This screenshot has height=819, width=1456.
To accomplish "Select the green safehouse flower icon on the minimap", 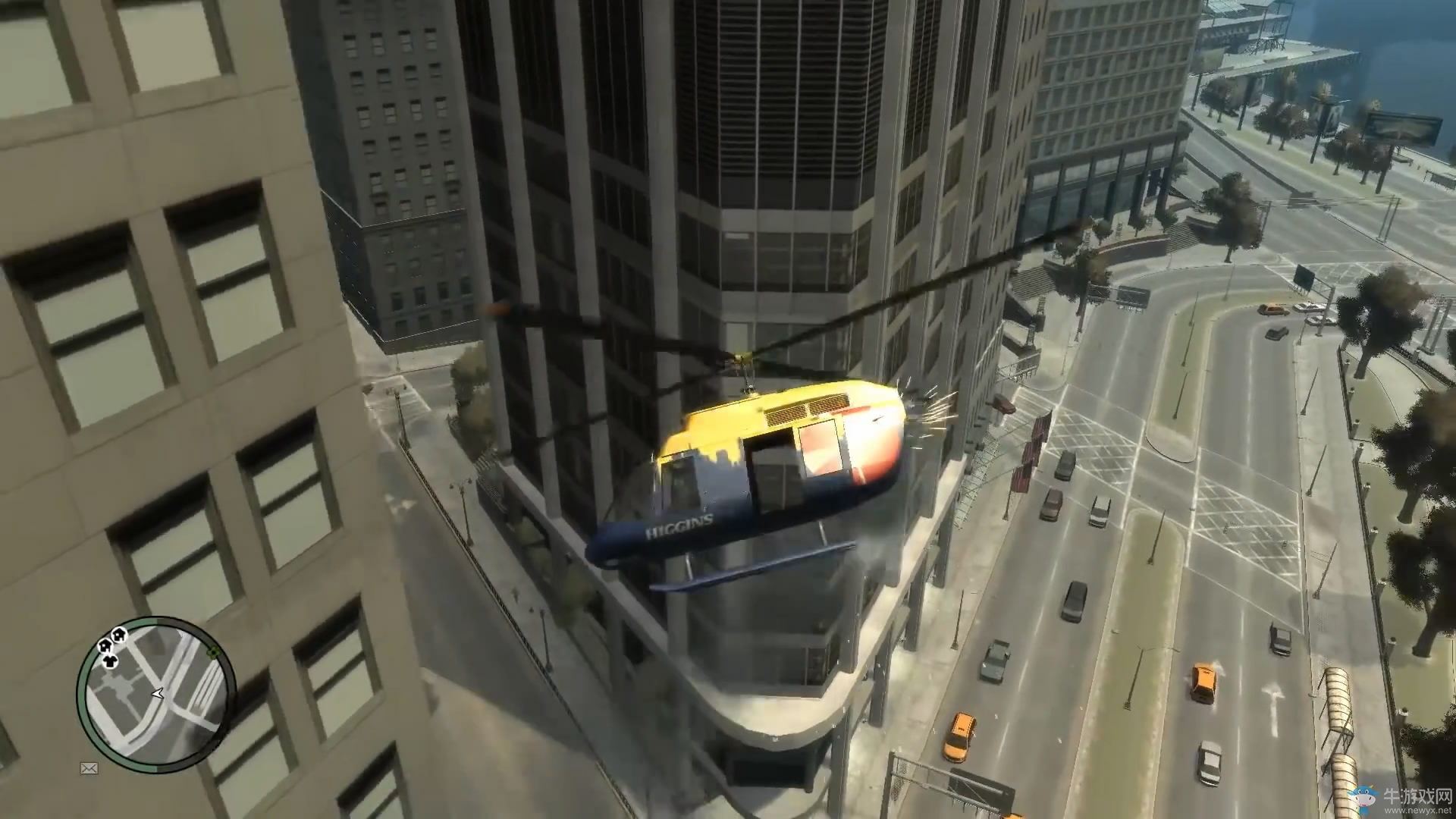I will (212, 651).
